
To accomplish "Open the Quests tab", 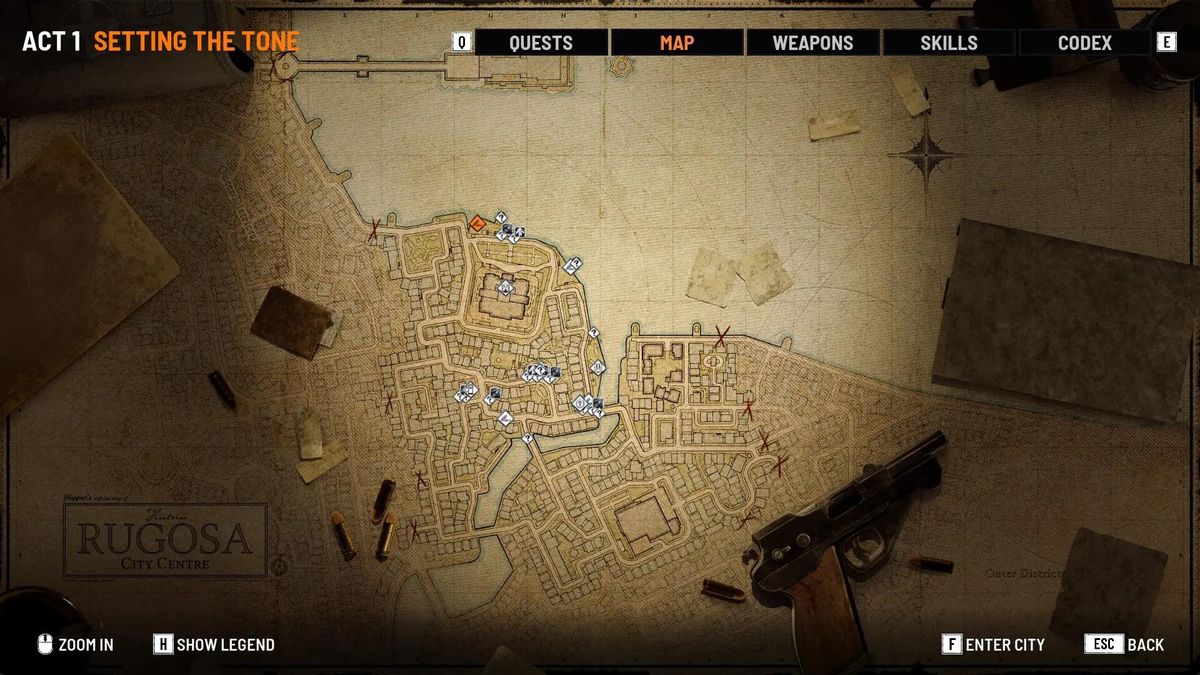I will click(x=540, y=43).
